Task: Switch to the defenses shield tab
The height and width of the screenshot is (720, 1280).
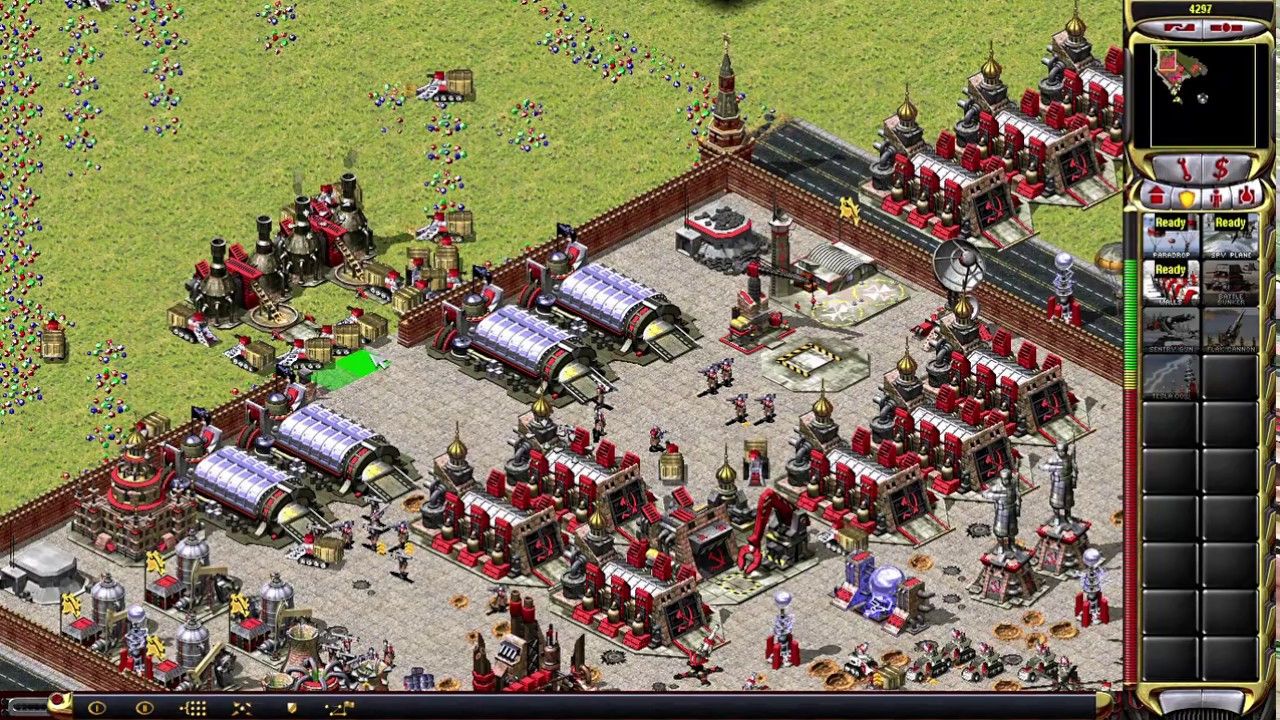Action: (1187, 195)
